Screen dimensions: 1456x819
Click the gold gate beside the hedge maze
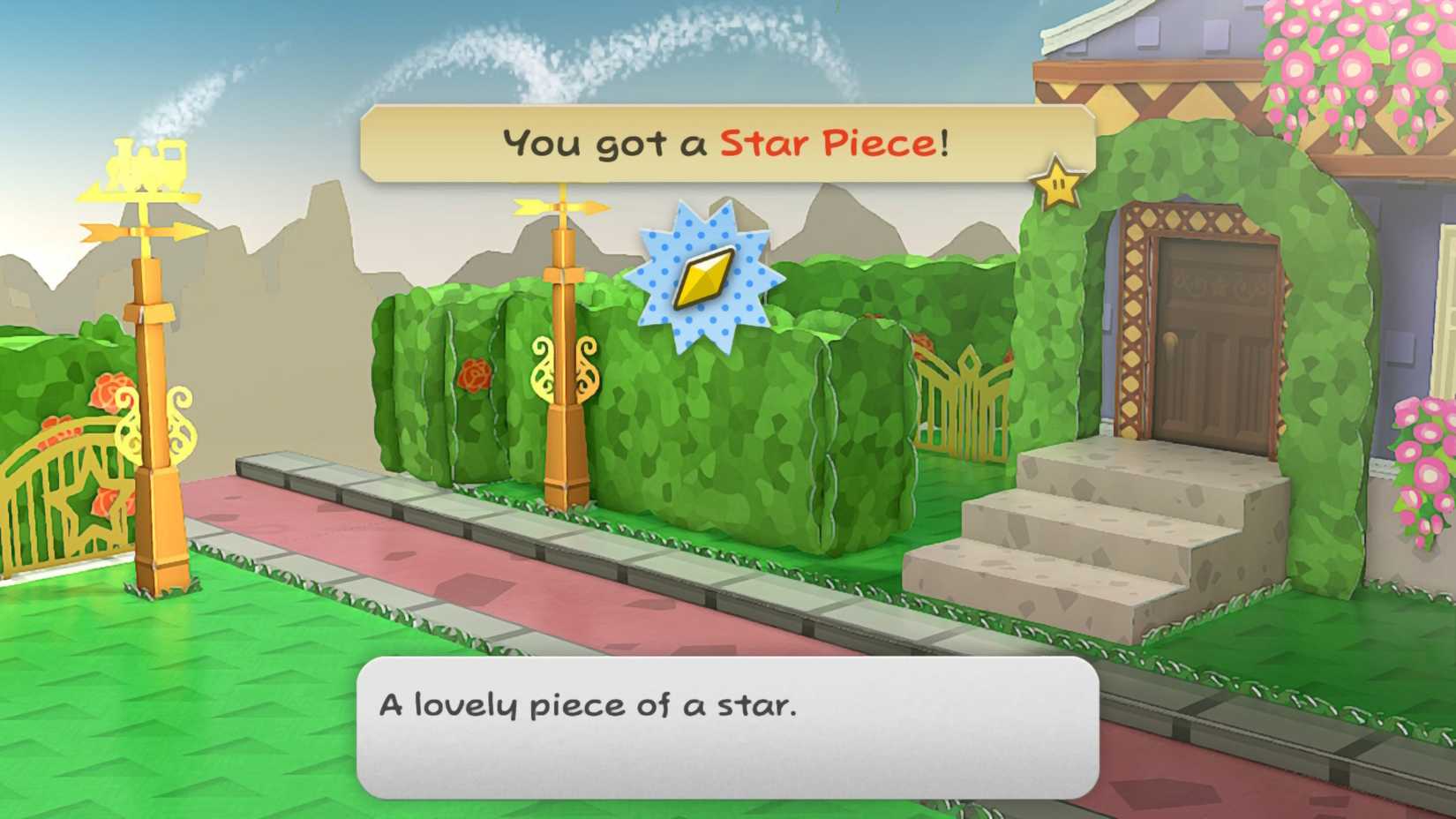click(x=968, y=397)
